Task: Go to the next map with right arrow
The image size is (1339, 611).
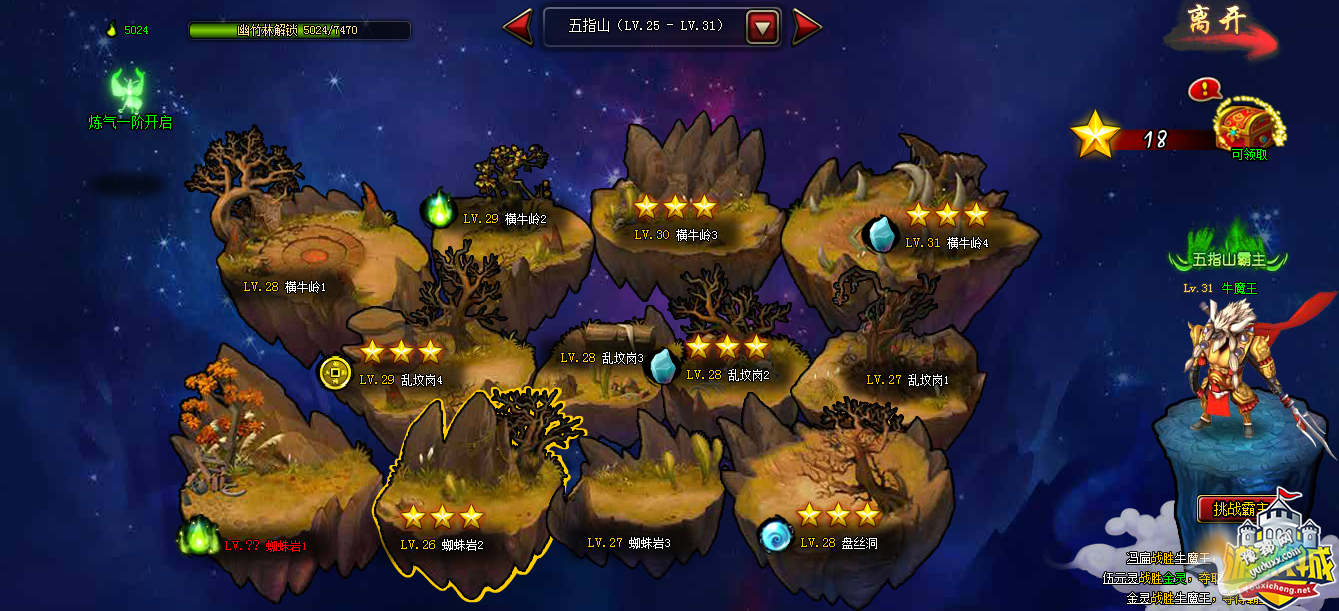Action: tap(806, 27)
